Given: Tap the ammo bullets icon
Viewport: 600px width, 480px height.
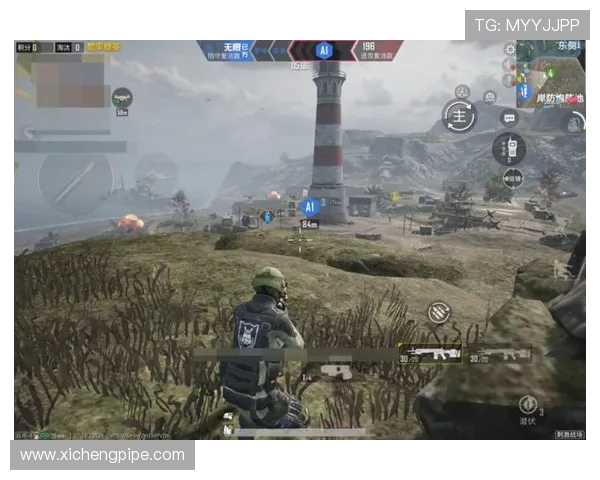Looking at the screenshot, I should coord(438,312).
